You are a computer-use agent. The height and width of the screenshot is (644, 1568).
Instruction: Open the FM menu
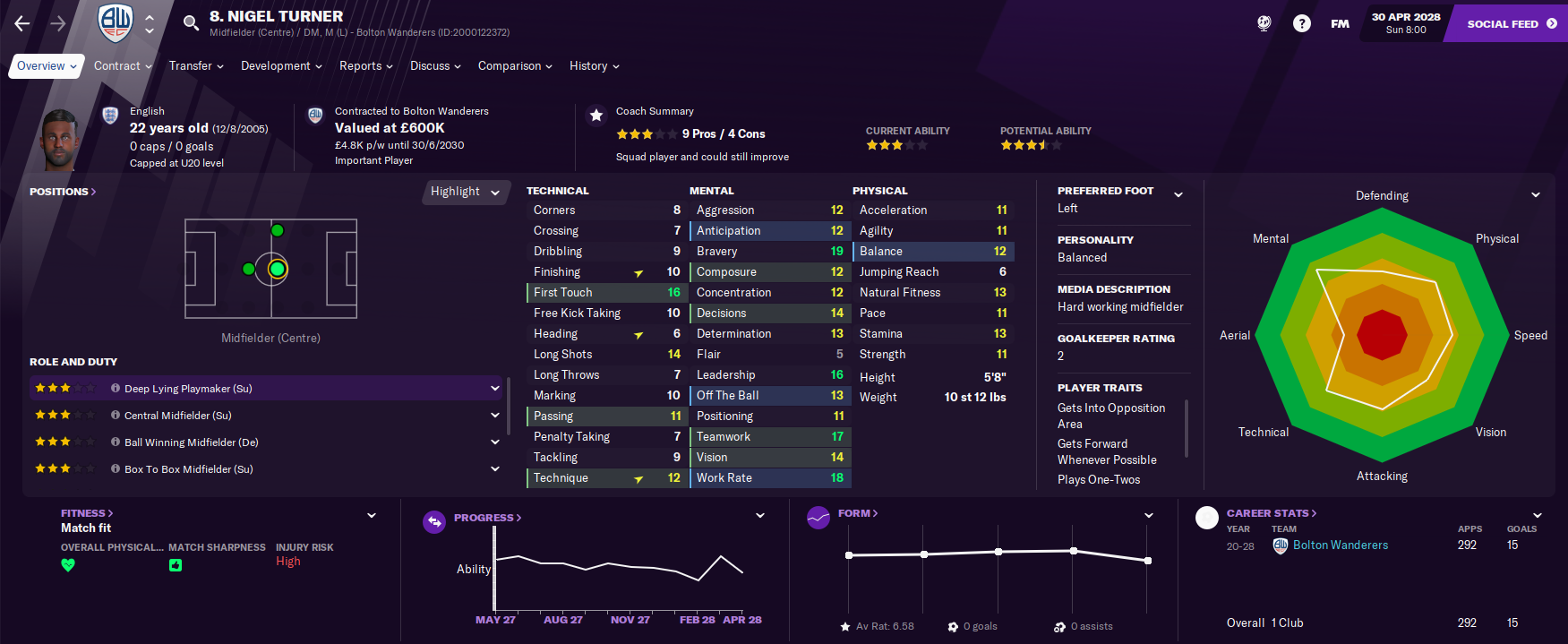coord(1340,24)
